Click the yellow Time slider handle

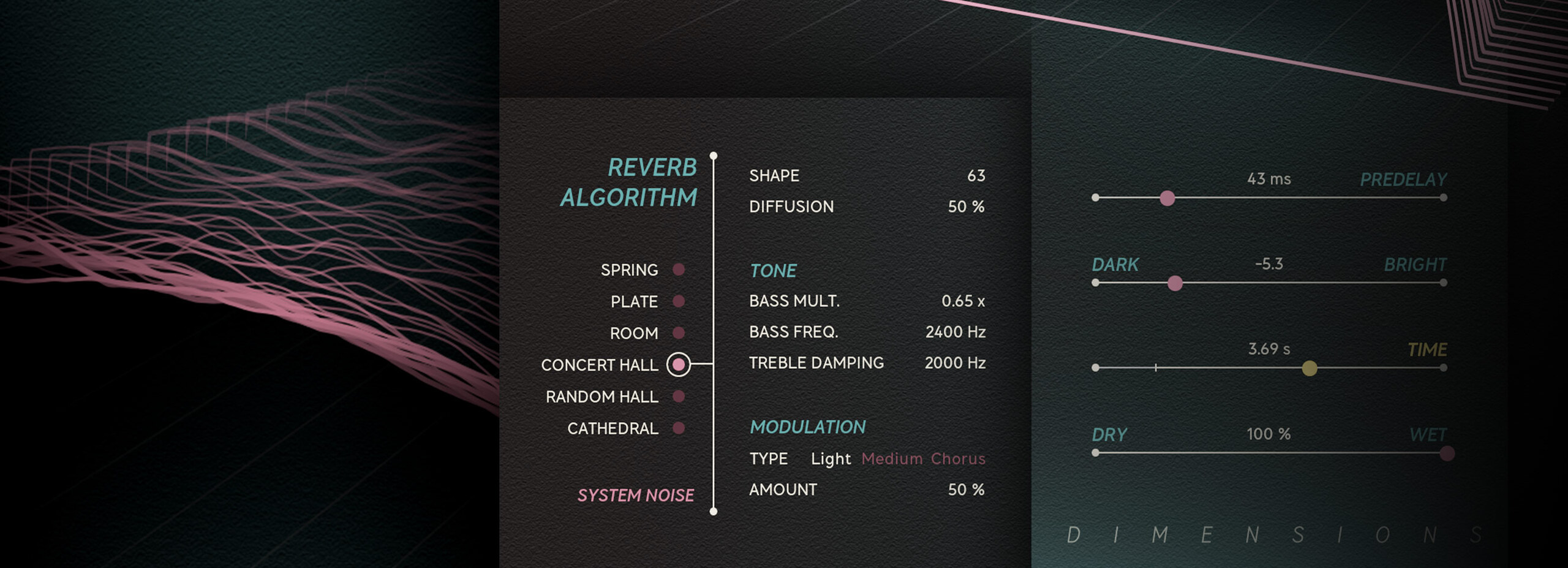1309,368
